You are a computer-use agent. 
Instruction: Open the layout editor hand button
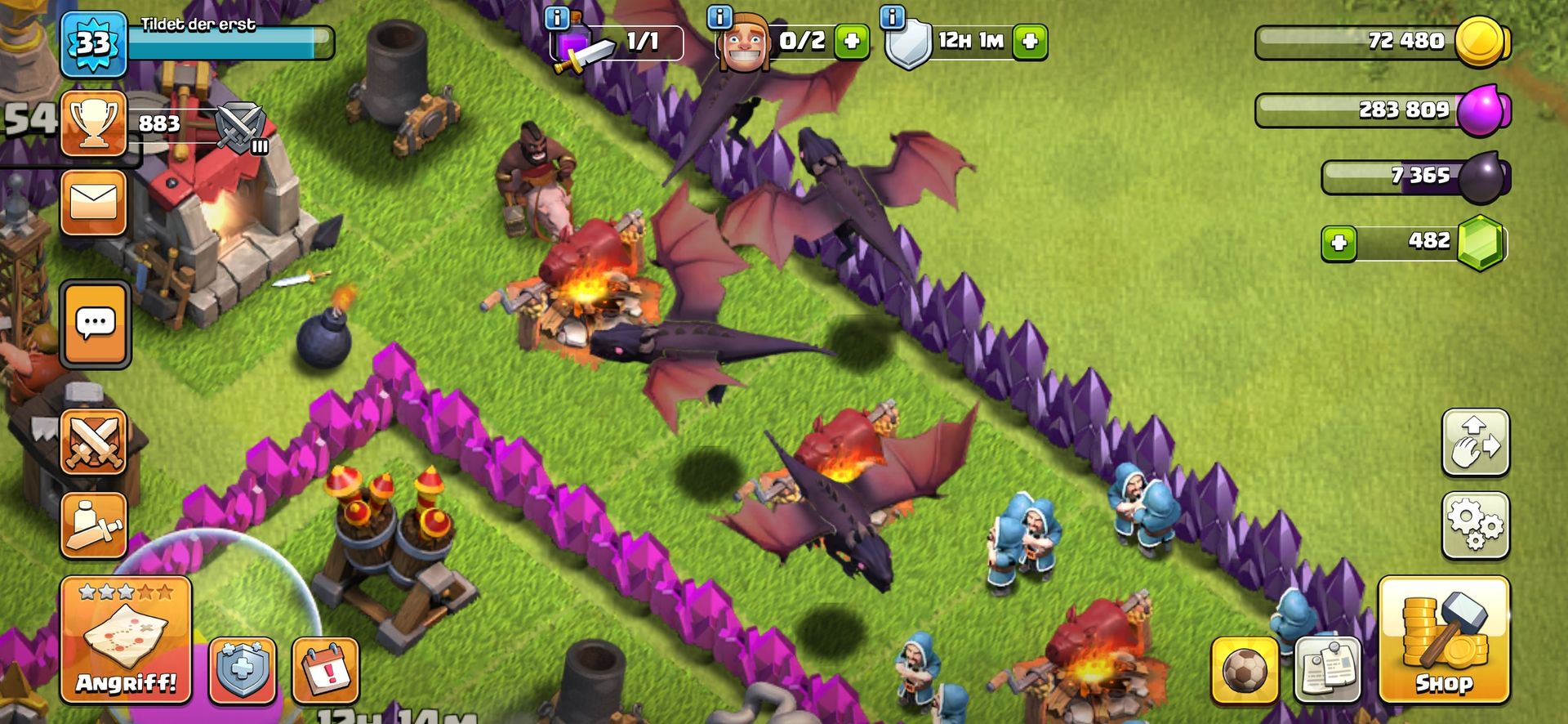point(1475,442)
